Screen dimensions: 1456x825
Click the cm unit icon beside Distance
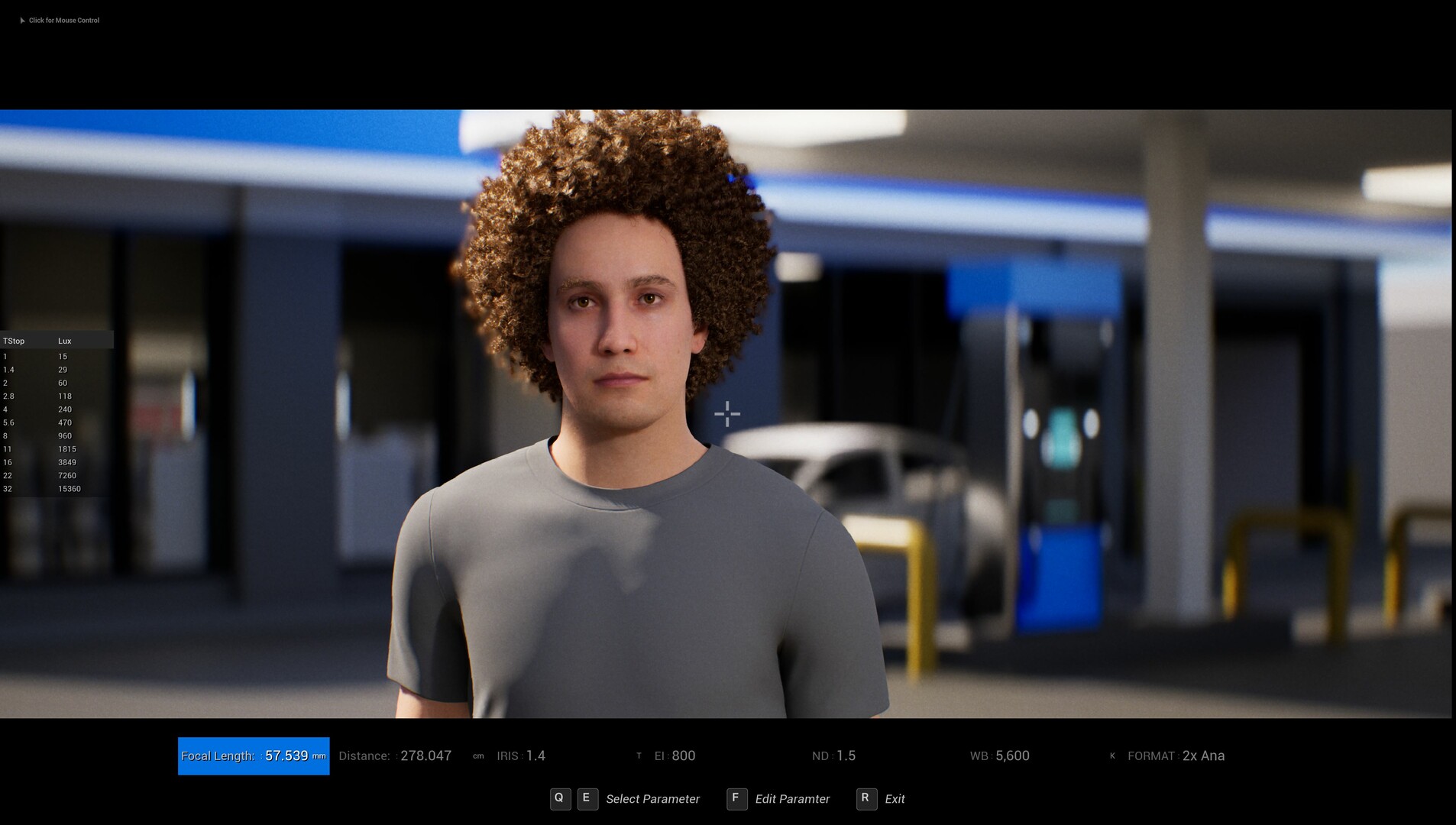[477, 756]
